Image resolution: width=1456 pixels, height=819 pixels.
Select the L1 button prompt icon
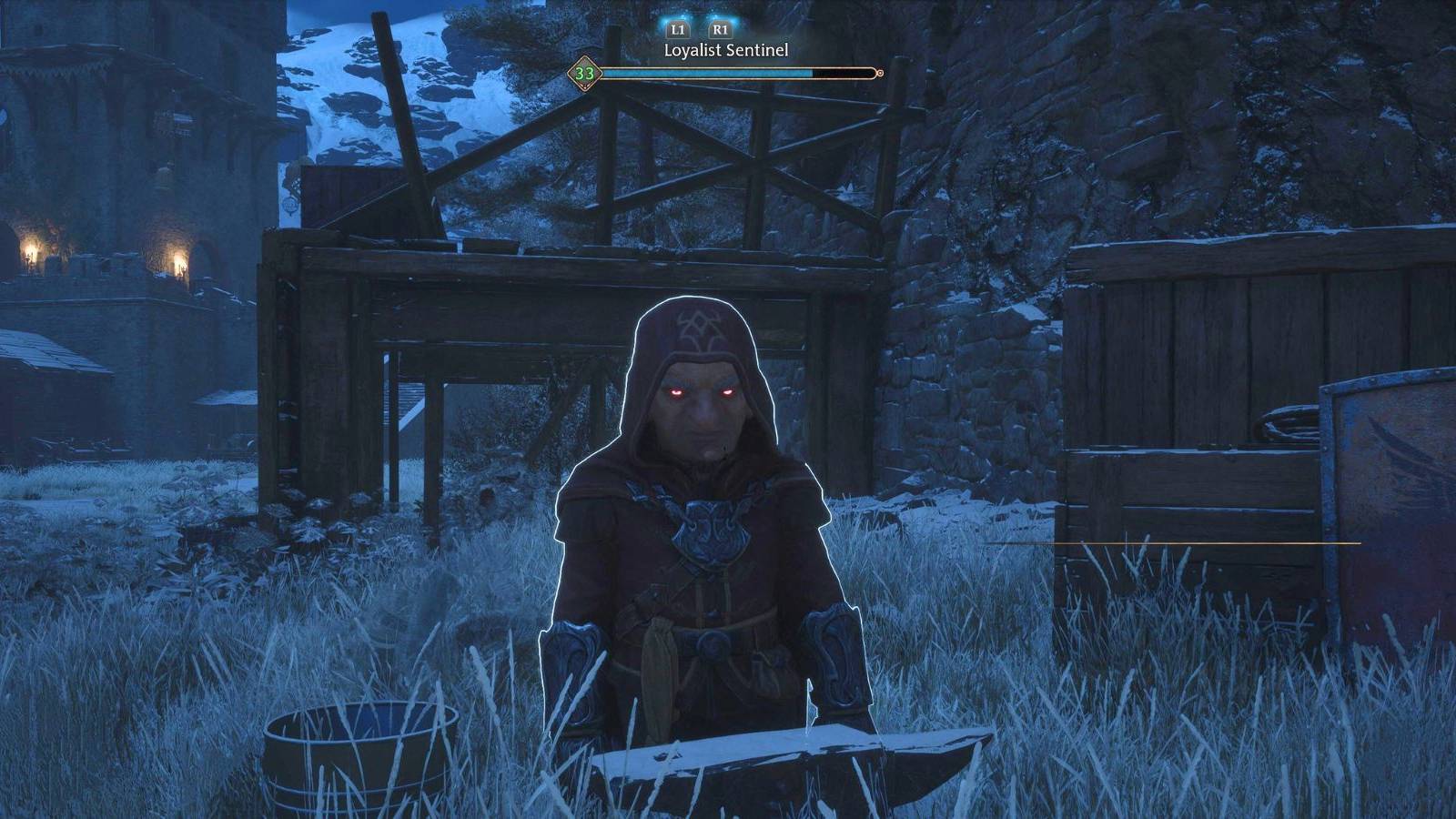coord(677,30)
